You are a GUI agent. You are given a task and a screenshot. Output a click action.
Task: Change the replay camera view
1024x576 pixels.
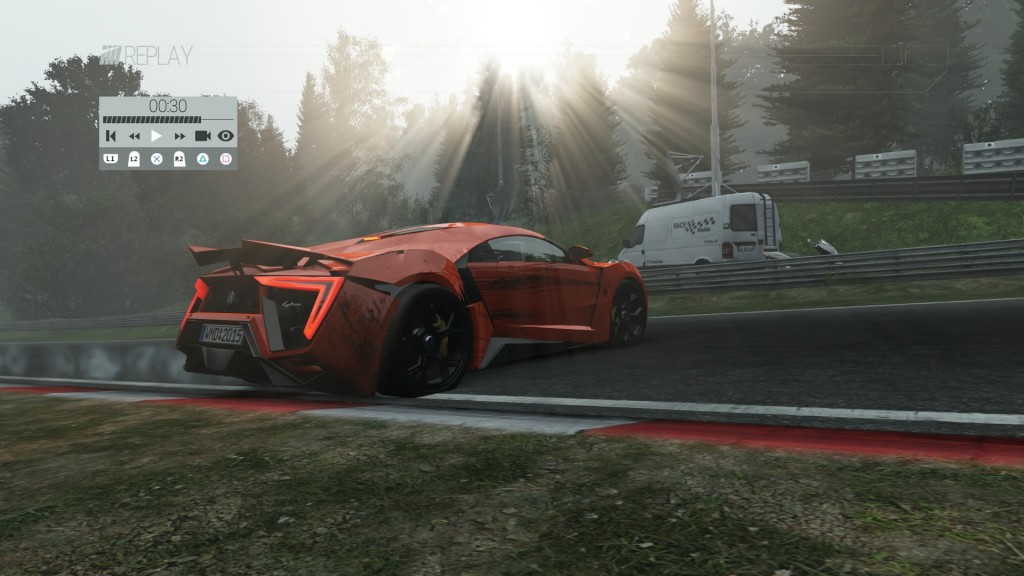coord(202,136)
